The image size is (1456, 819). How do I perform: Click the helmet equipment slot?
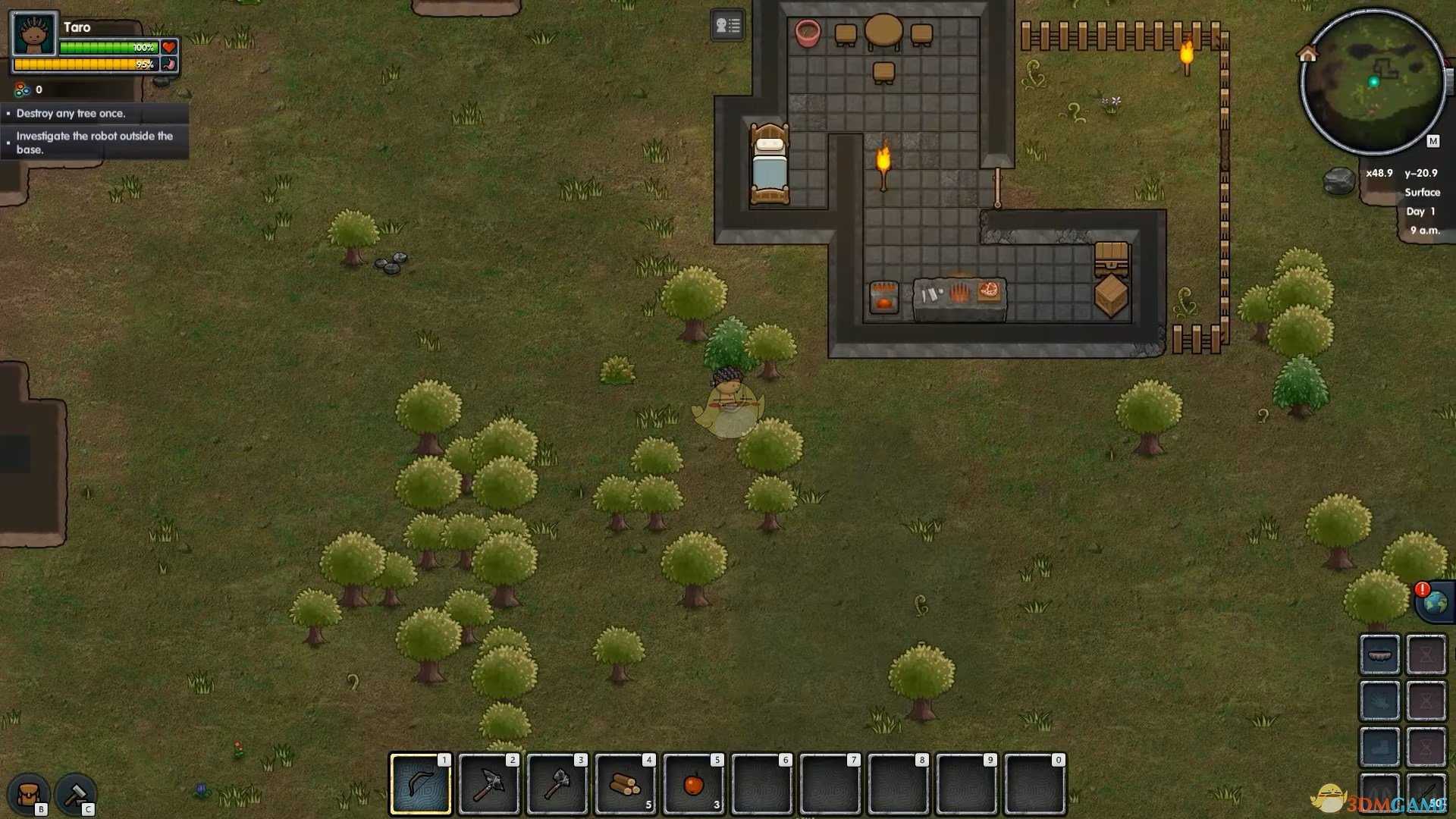tap(1379, 654)
